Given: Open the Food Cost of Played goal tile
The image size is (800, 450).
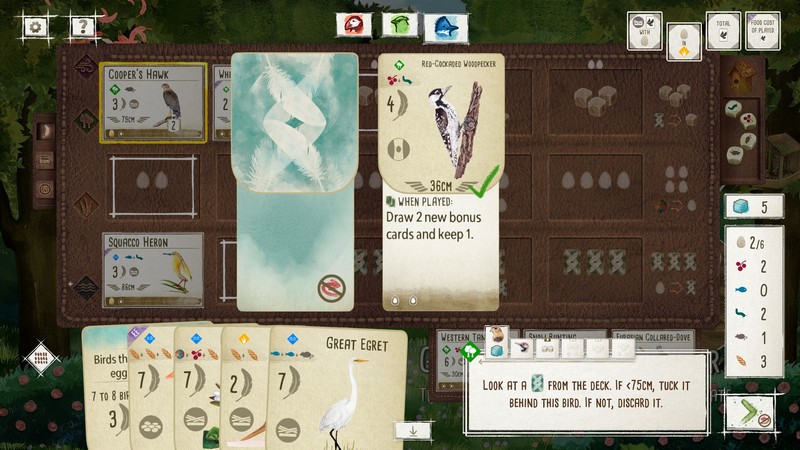Looking at the screenshot, I should coord(763,31).
